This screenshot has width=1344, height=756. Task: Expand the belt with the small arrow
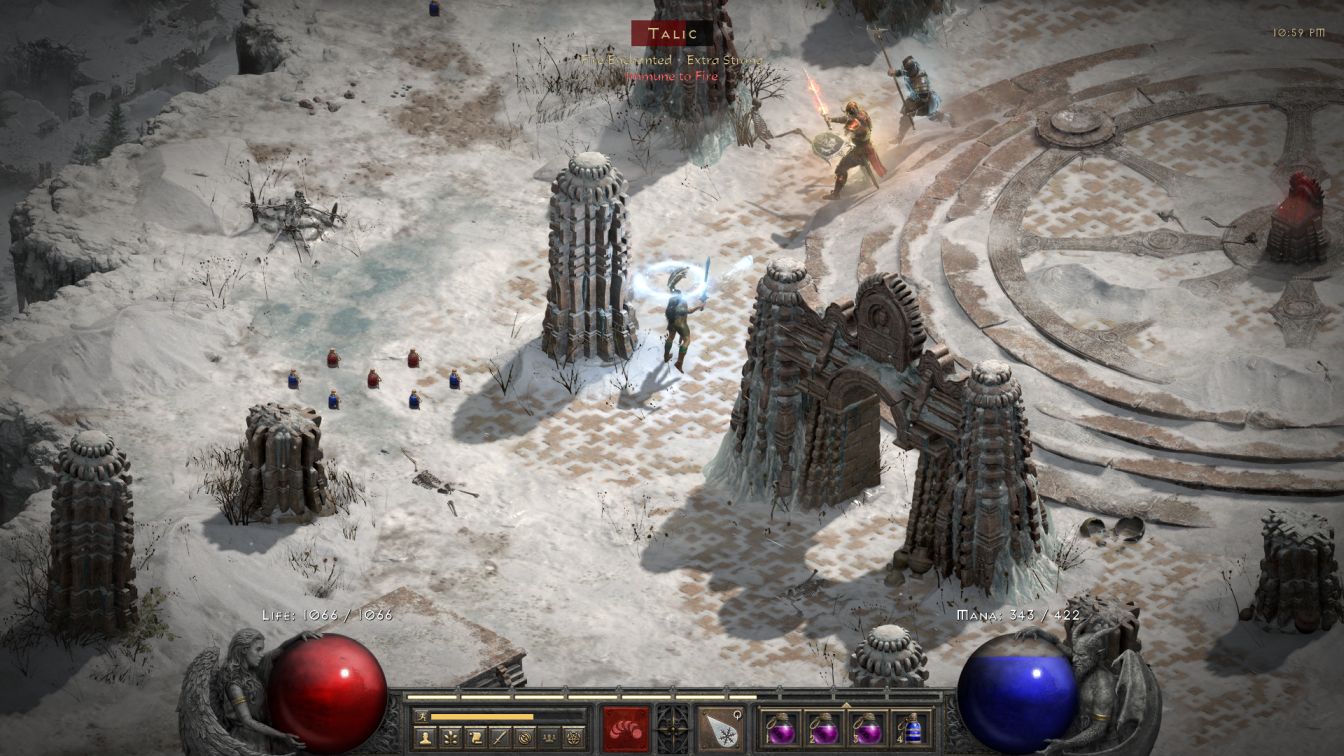pos(848,703)
